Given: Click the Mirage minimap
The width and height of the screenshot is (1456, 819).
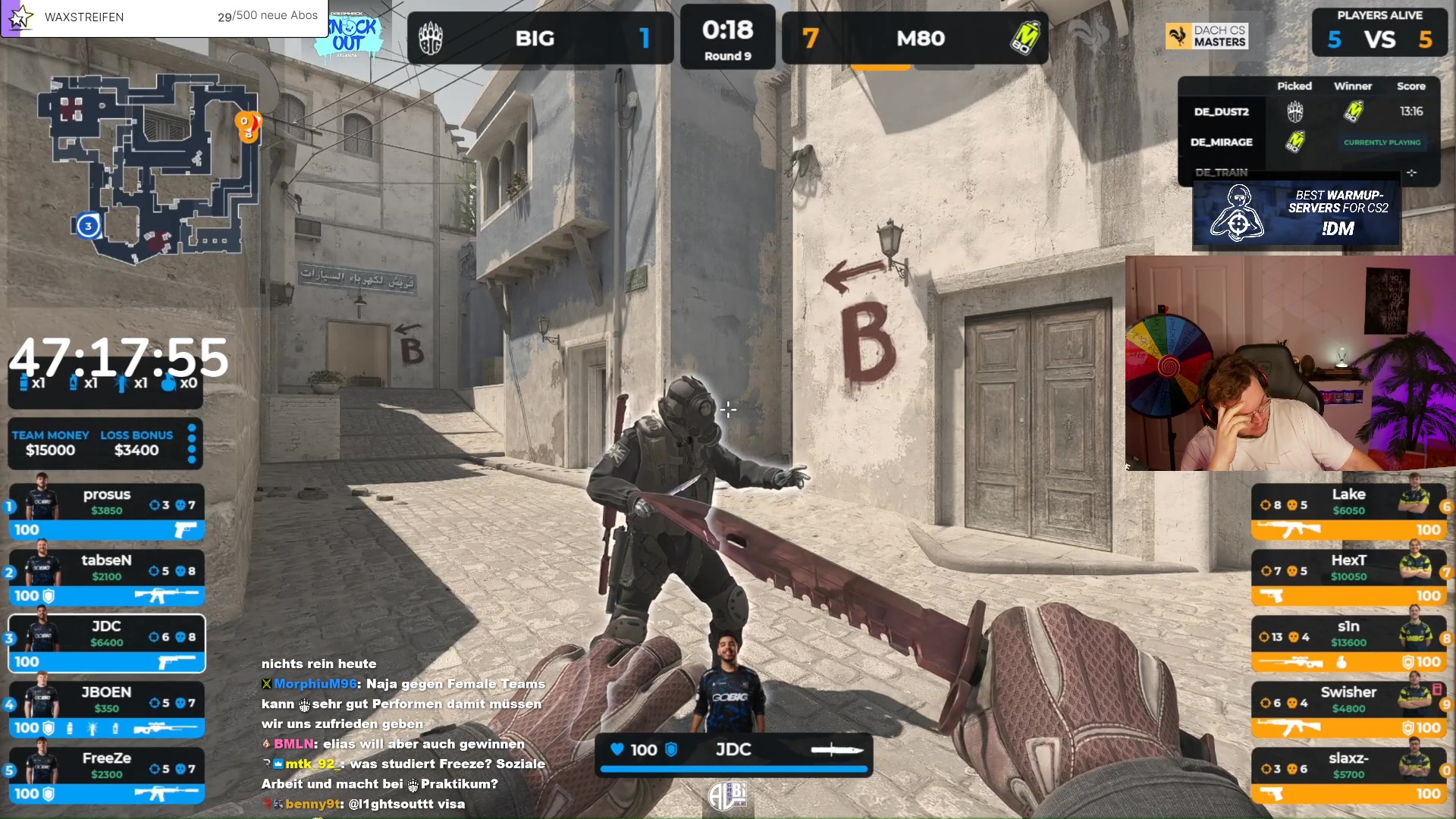Looking at the screenshot, I should click(149, 168).
